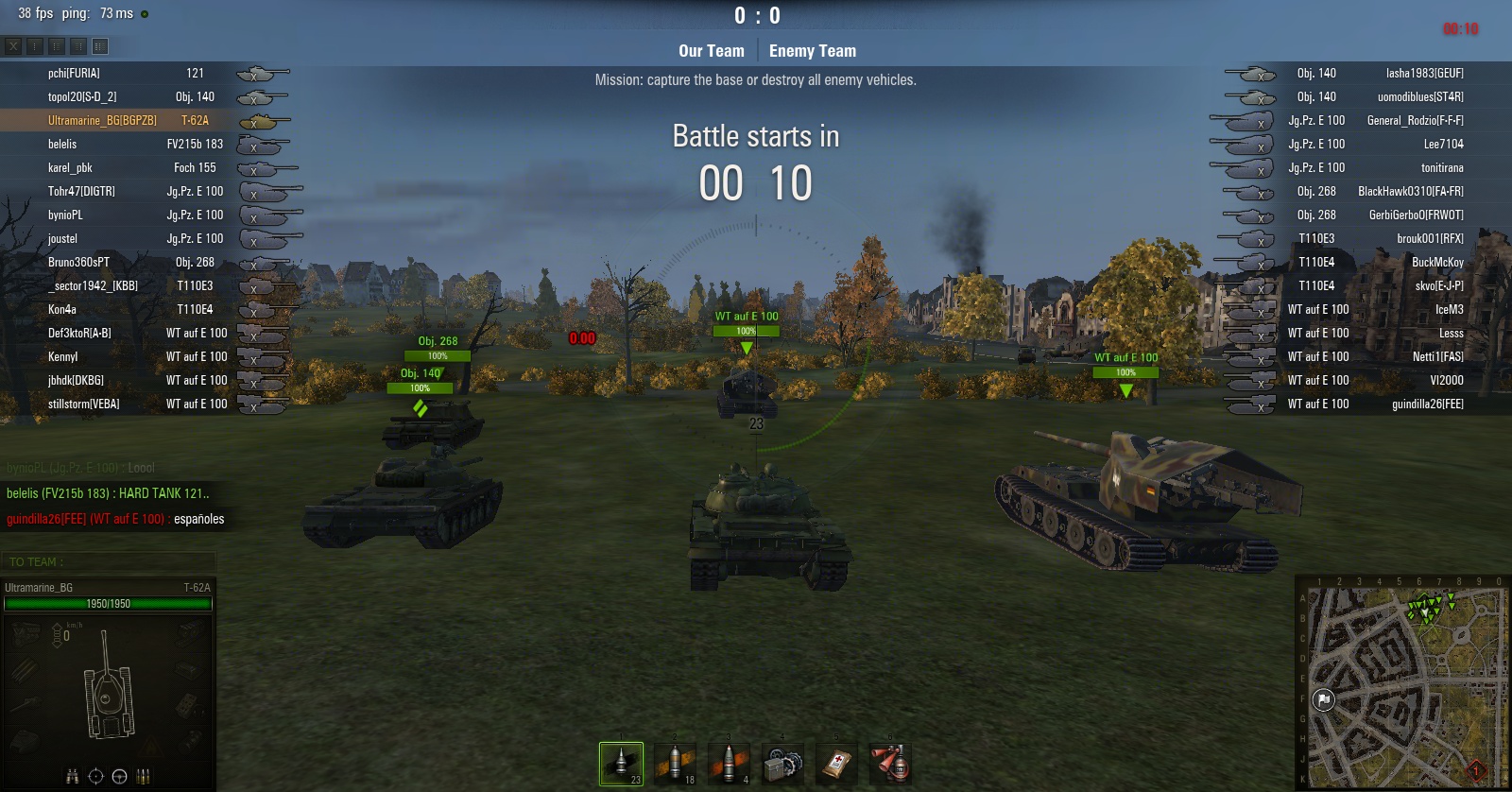The height and width of the screenshot is (792, 1512).
Task: Select the full-detail team panel view button
Action: click(100, 45)
